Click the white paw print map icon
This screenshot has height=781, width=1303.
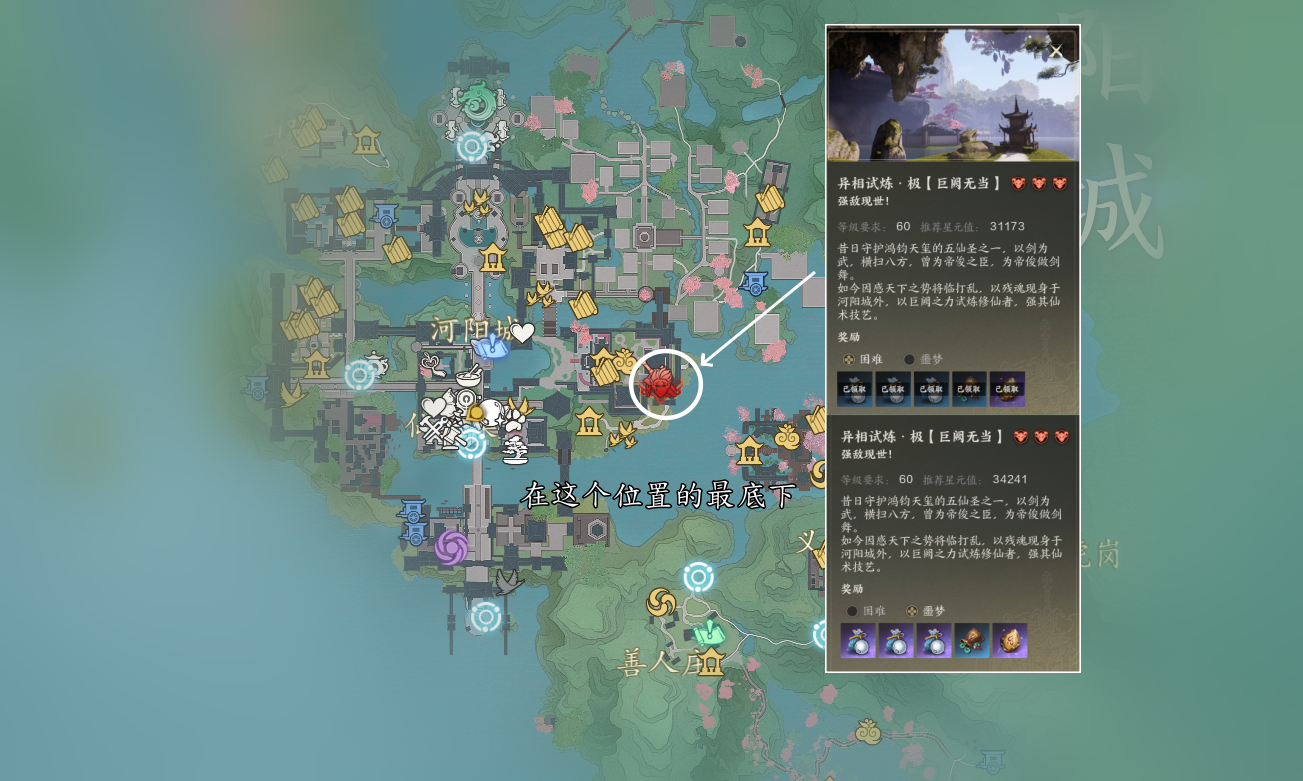point(514,421)
